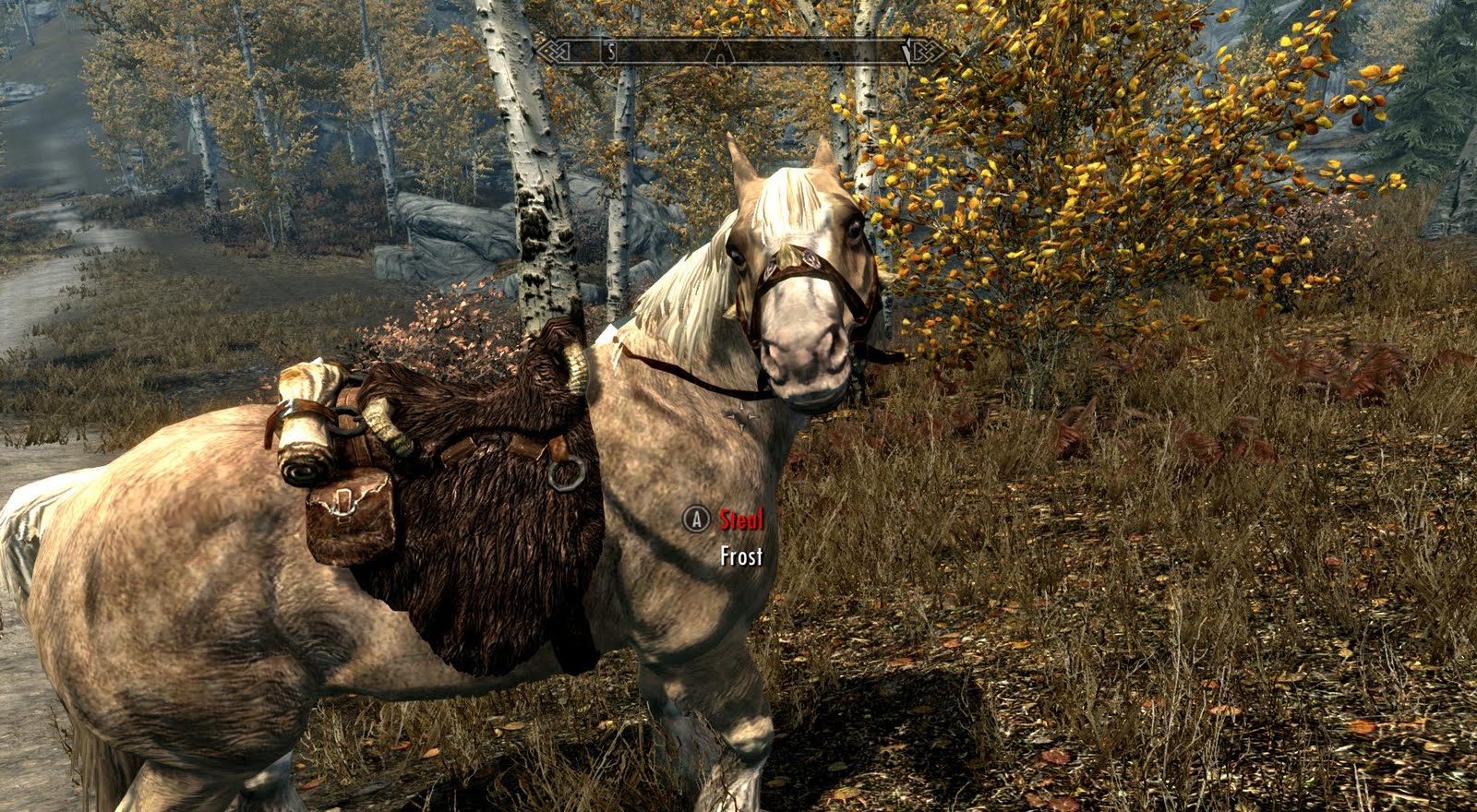
Task: Click the mountain location marker on the compass
Action: [720, 53]
